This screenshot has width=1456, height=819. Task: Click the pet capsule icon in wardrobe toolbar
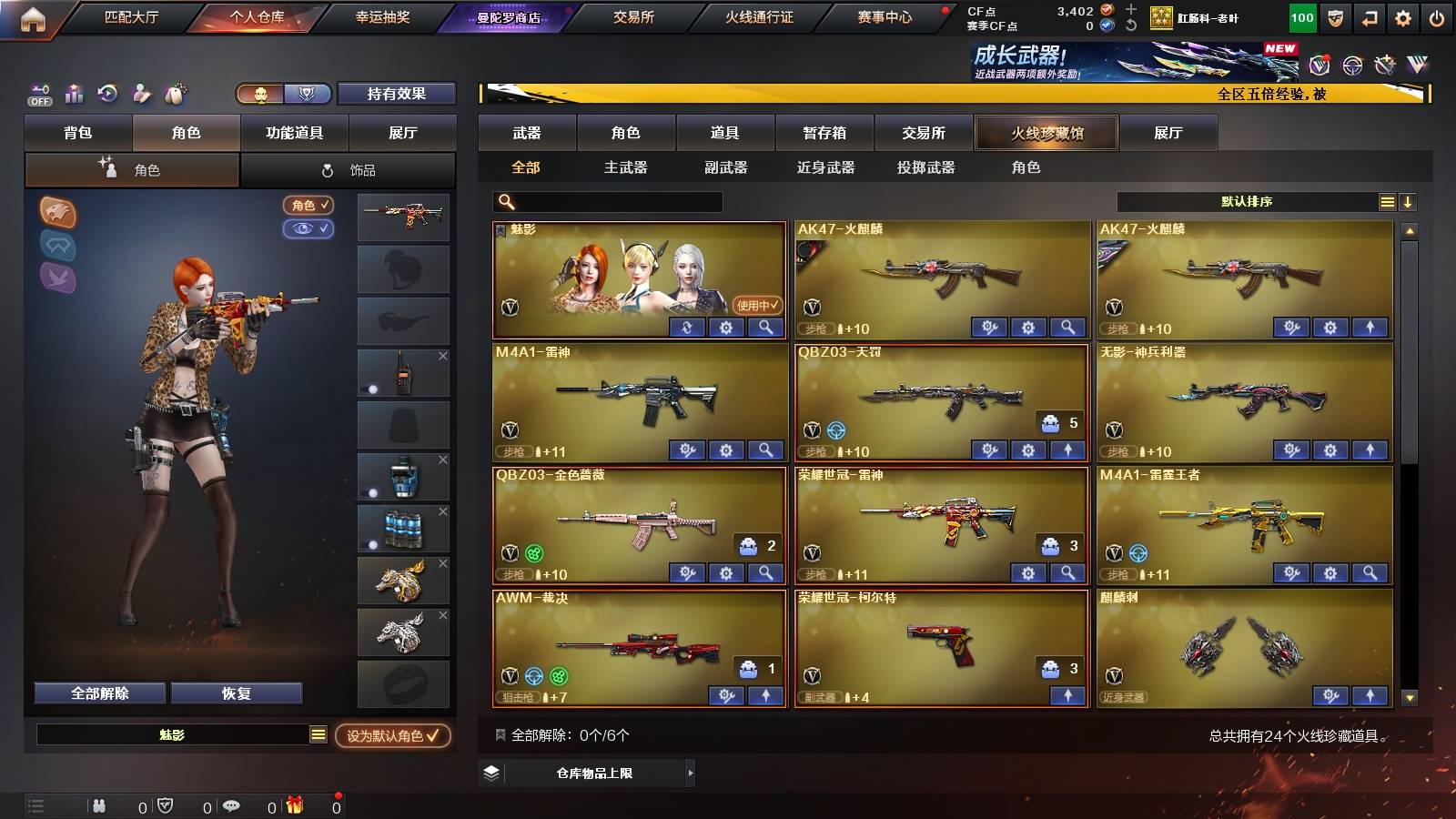coord(174,94)
